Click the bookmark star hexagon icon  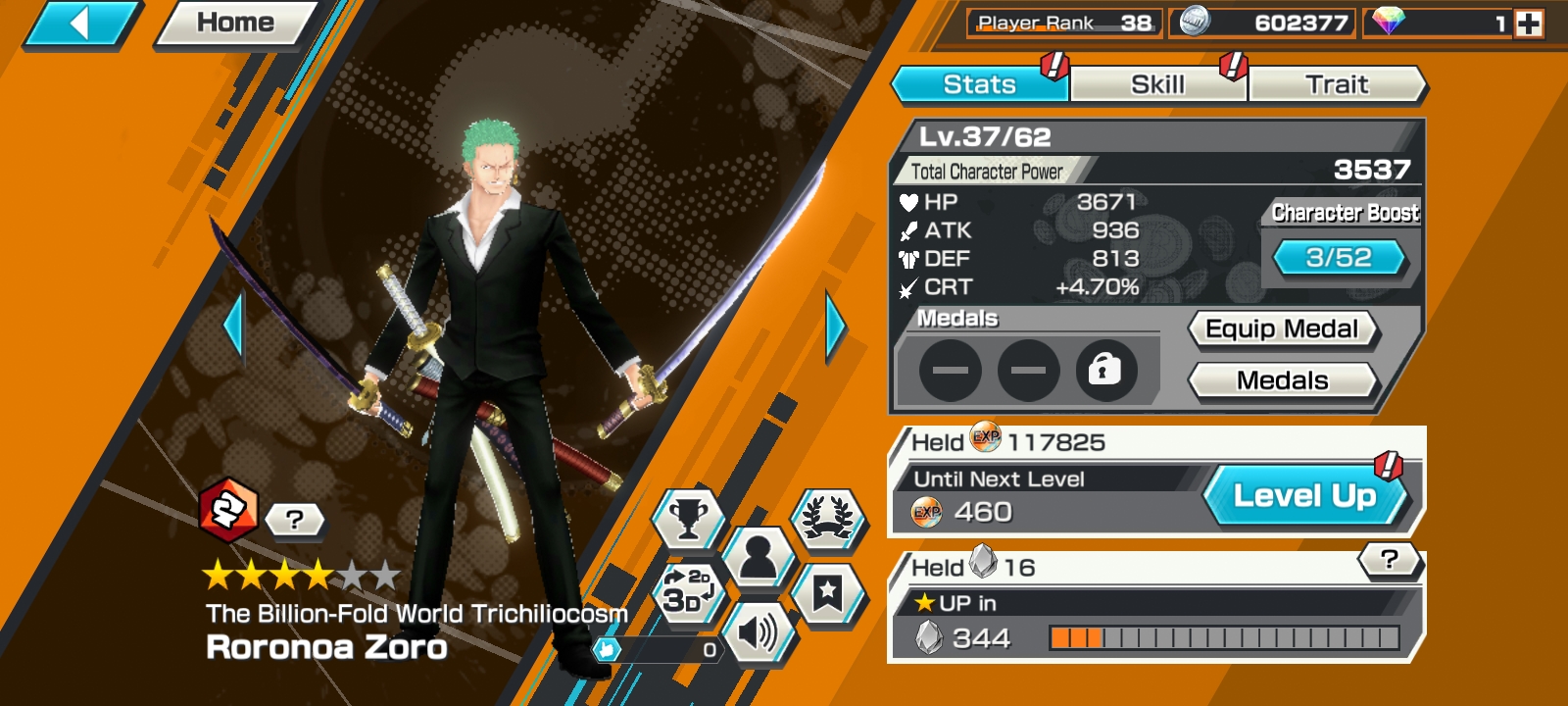click(x=828, y=592)
